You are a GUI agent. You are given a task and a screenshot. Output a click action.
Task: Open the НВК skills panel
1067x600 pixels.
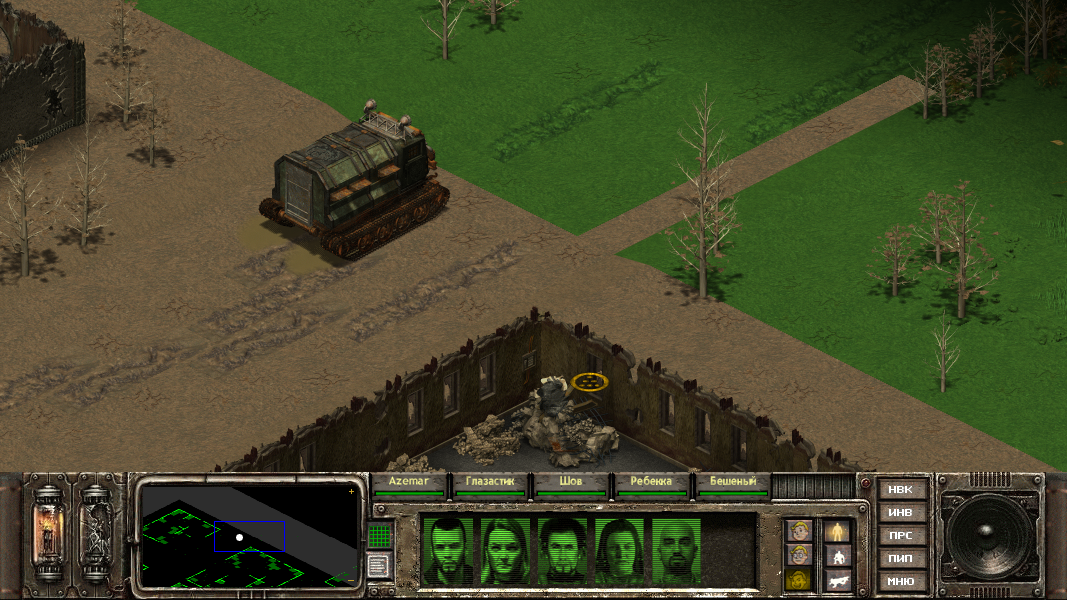point(900,490)
